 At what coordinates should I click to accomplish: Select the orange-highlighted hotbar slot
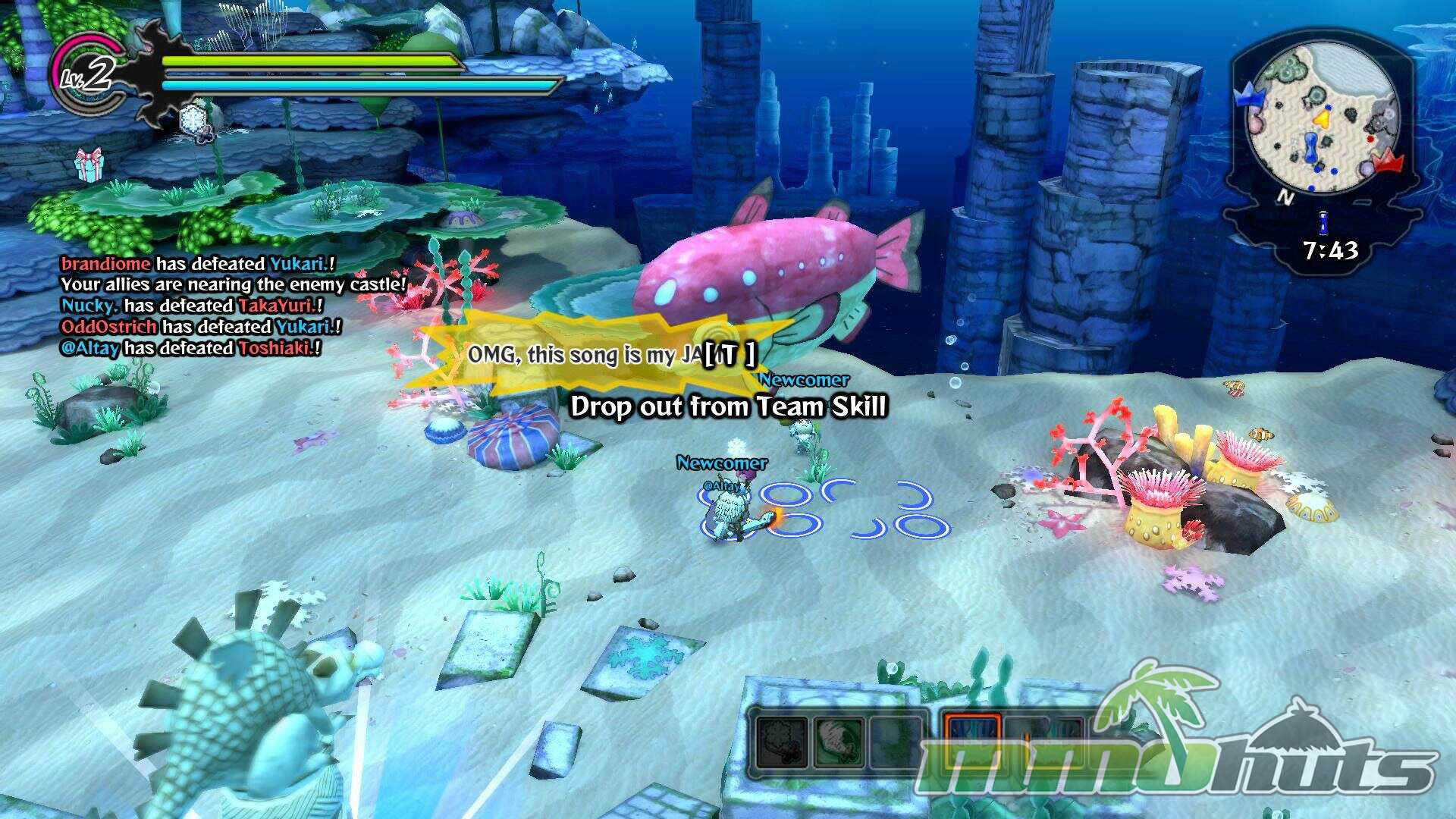tap(972, 739)
